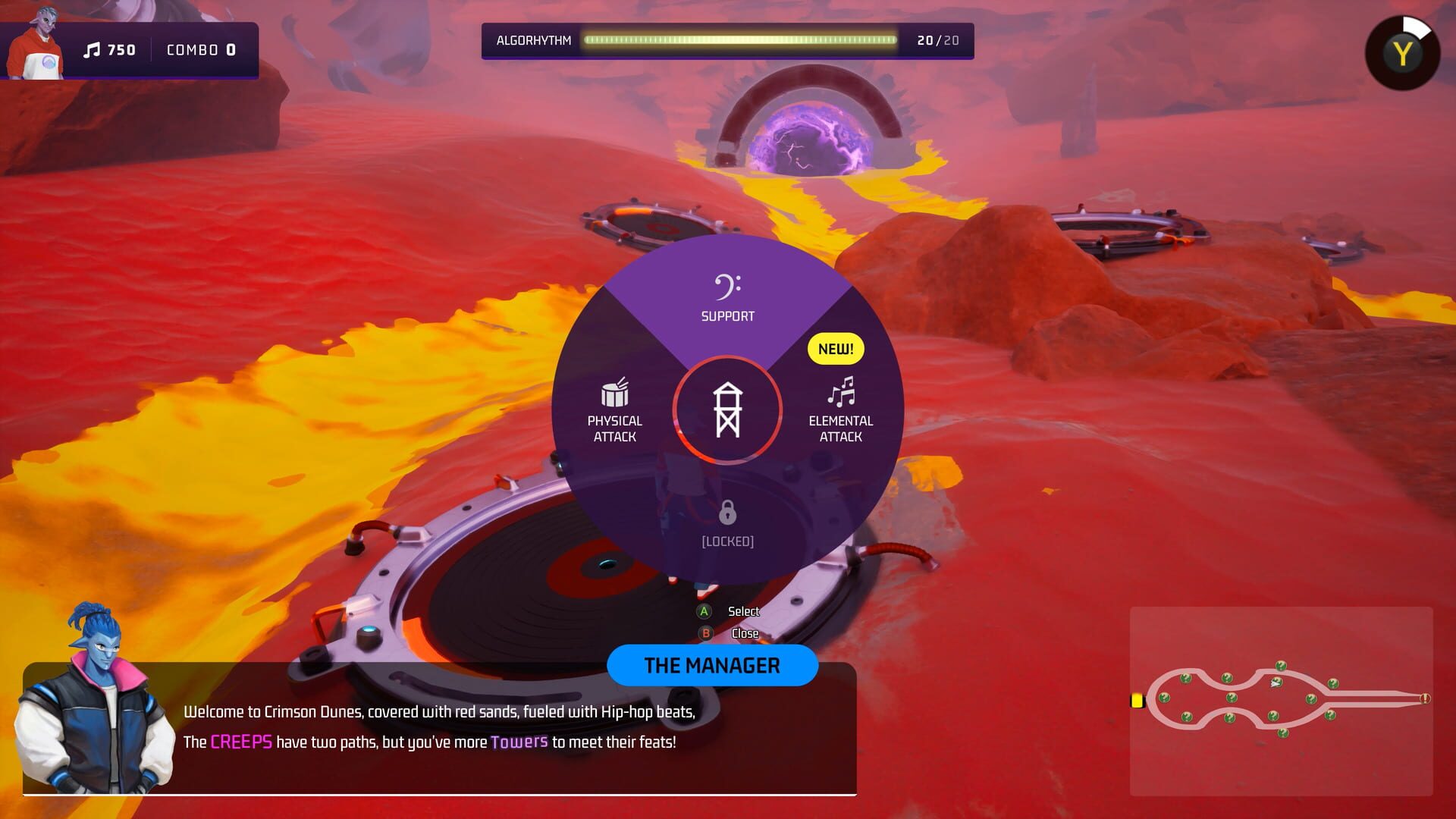Click the exclamation endpoint on the minimap

tap(1426, 699)
